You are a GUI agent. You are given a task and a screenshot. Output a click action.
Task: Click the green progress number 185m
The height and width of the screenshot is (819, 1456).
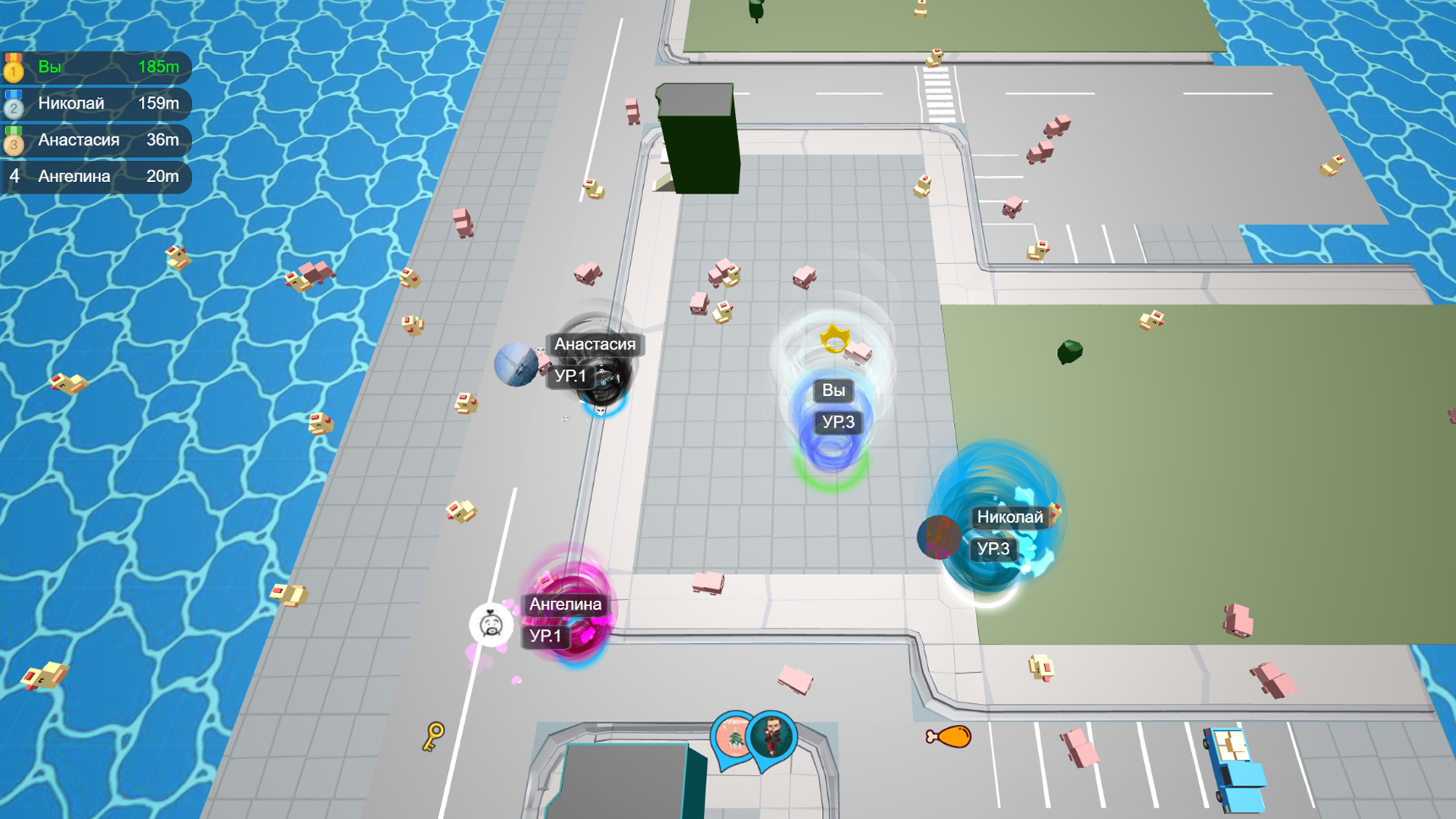click(x=158, y=67)
